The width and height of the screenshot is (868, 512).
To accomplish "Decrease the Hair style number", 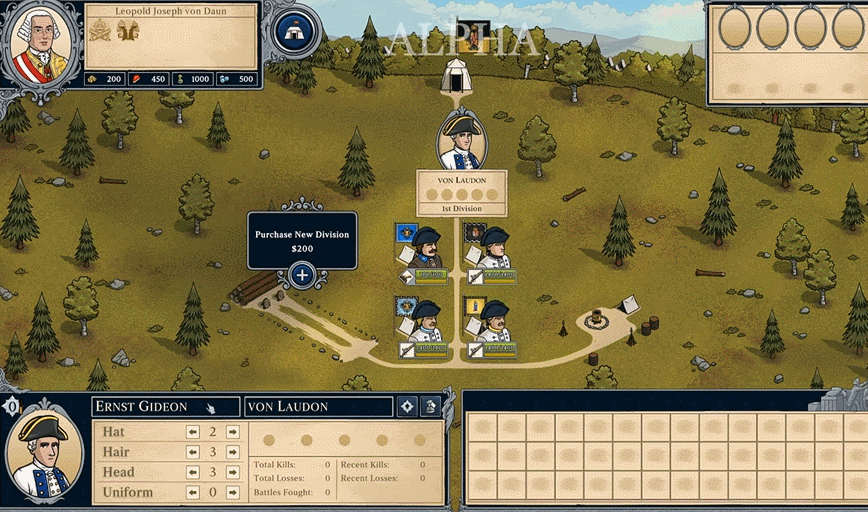I will [193, 452].
